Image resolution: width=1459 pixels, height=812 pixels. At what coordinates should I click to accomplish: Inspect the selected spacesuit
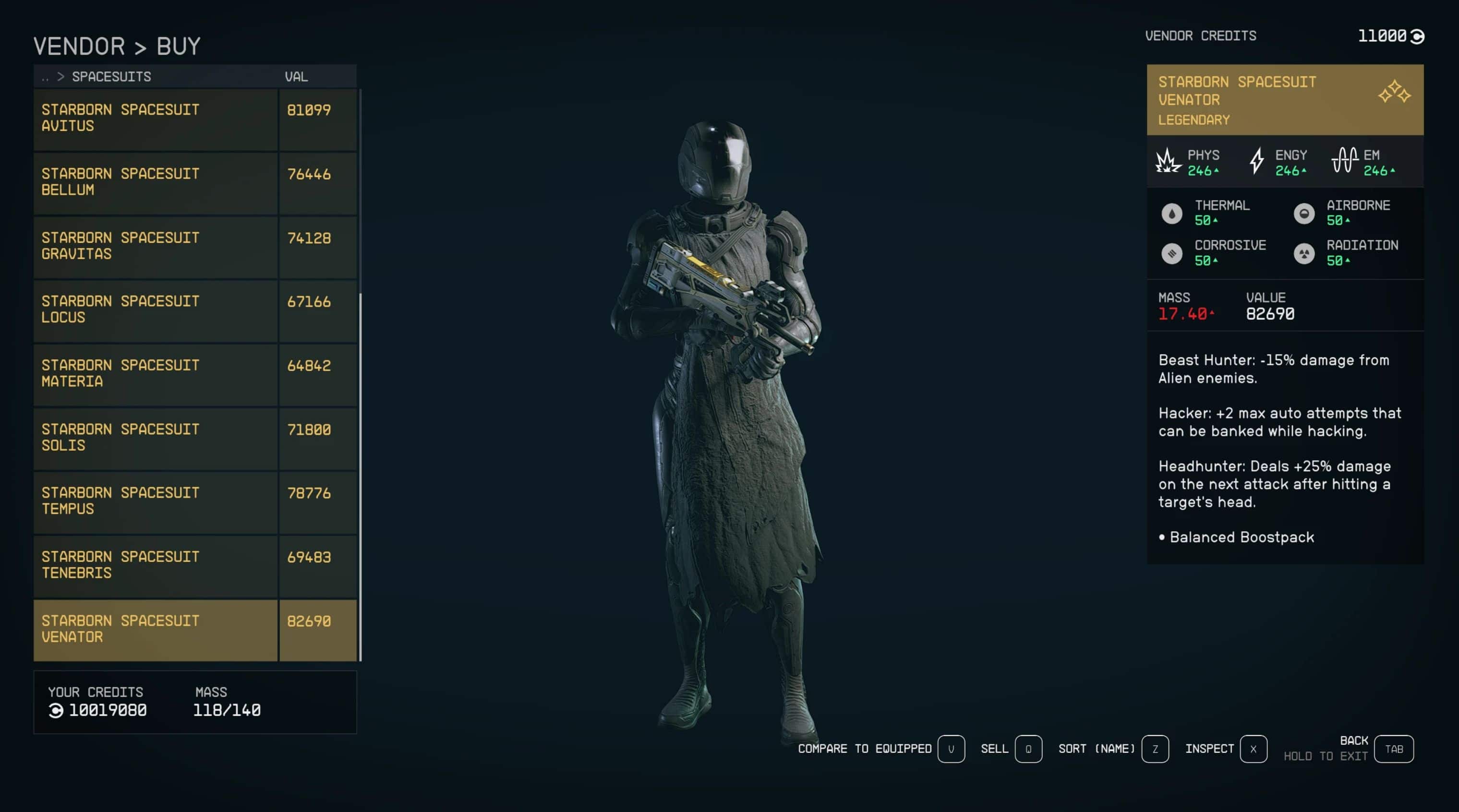[x=1253, y=749]
